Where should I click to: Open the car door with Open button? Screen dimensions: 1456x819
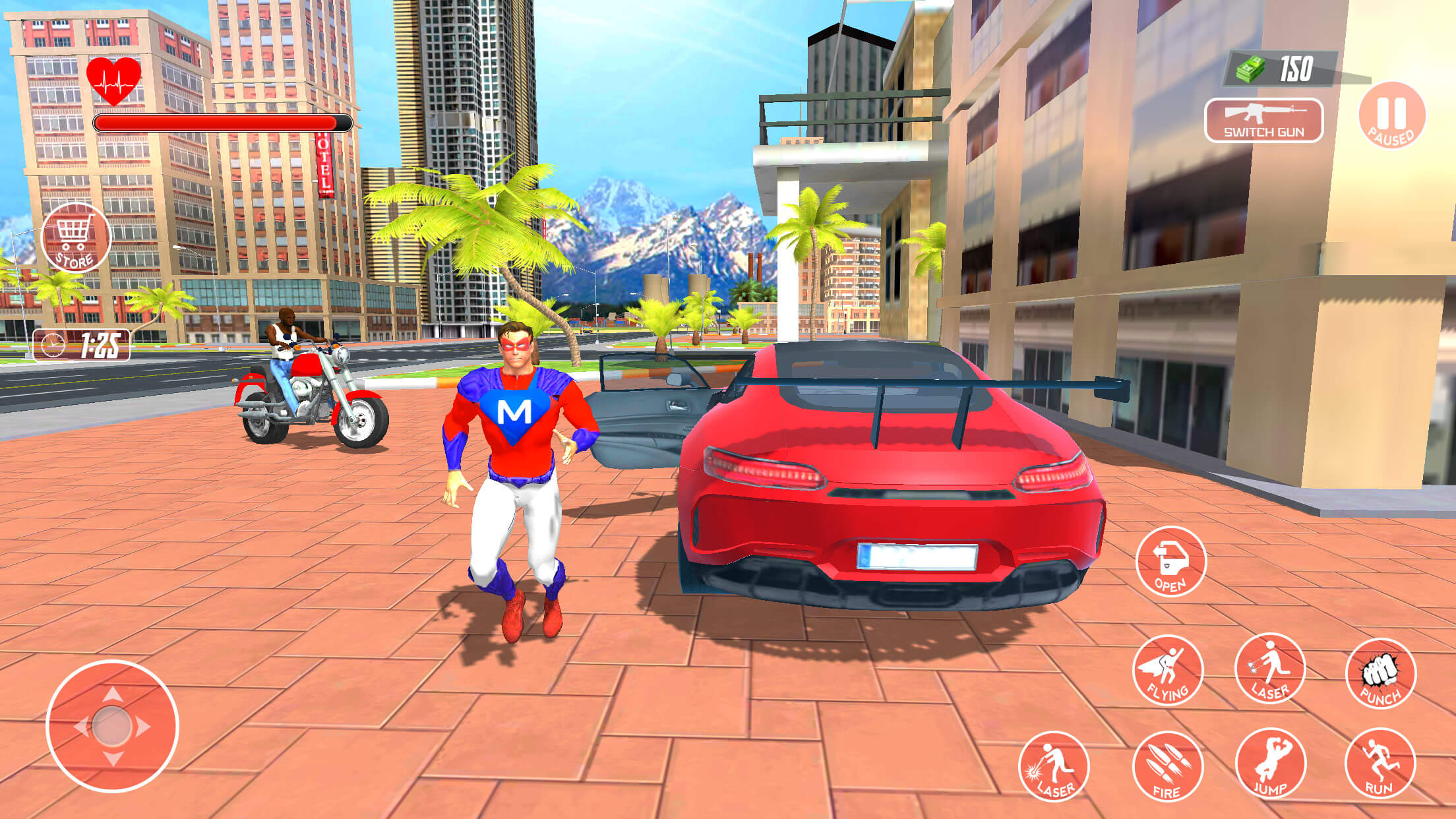coord(1170,562)
